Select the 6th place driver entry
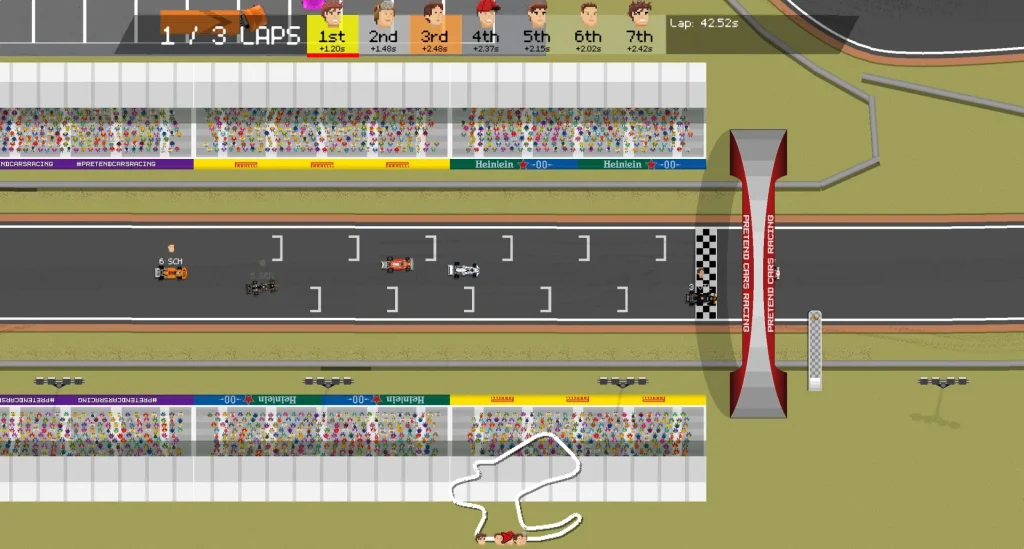 tap(588, 30)
